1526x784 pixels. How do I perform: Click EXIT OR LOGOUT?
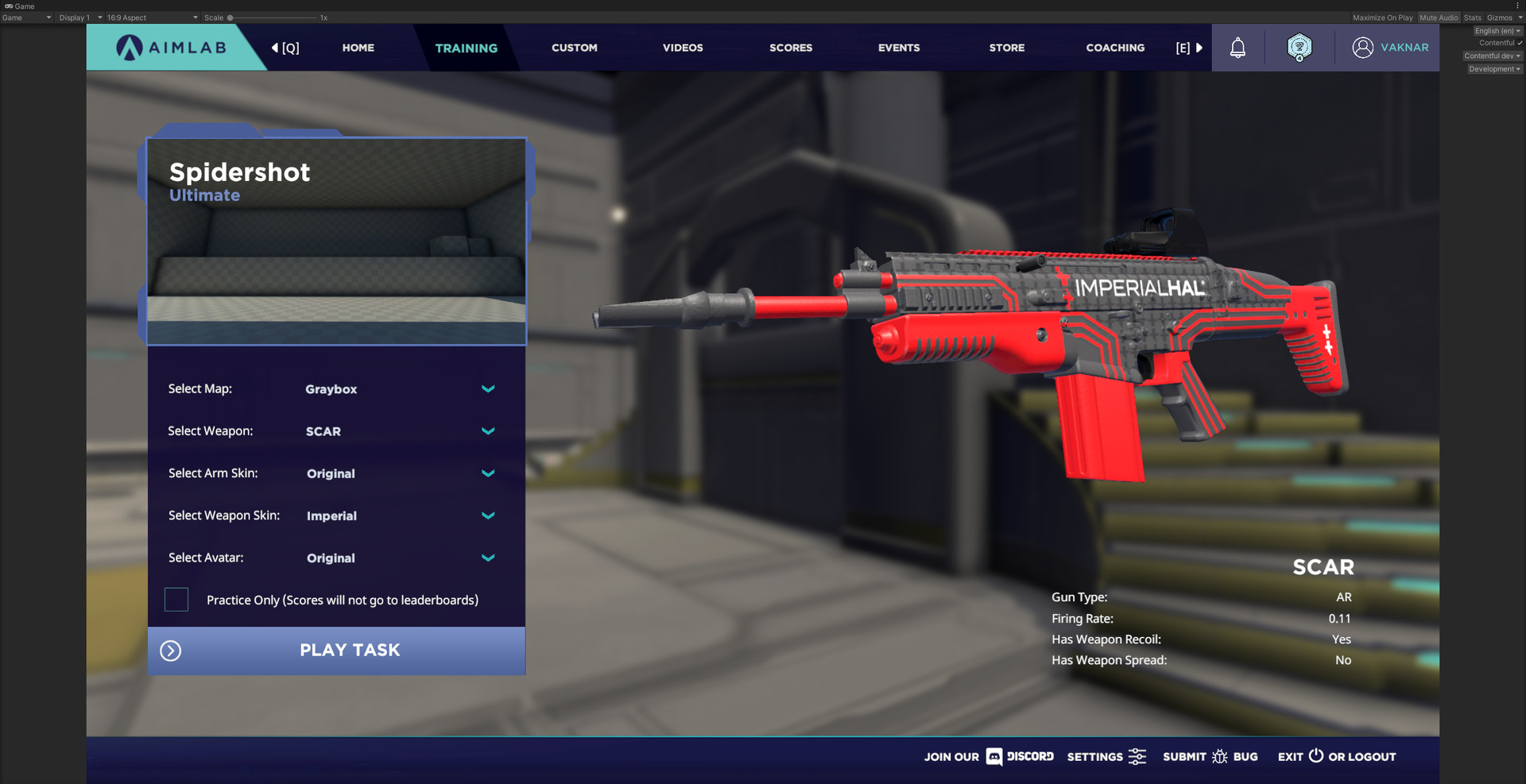coord(1336,756)
